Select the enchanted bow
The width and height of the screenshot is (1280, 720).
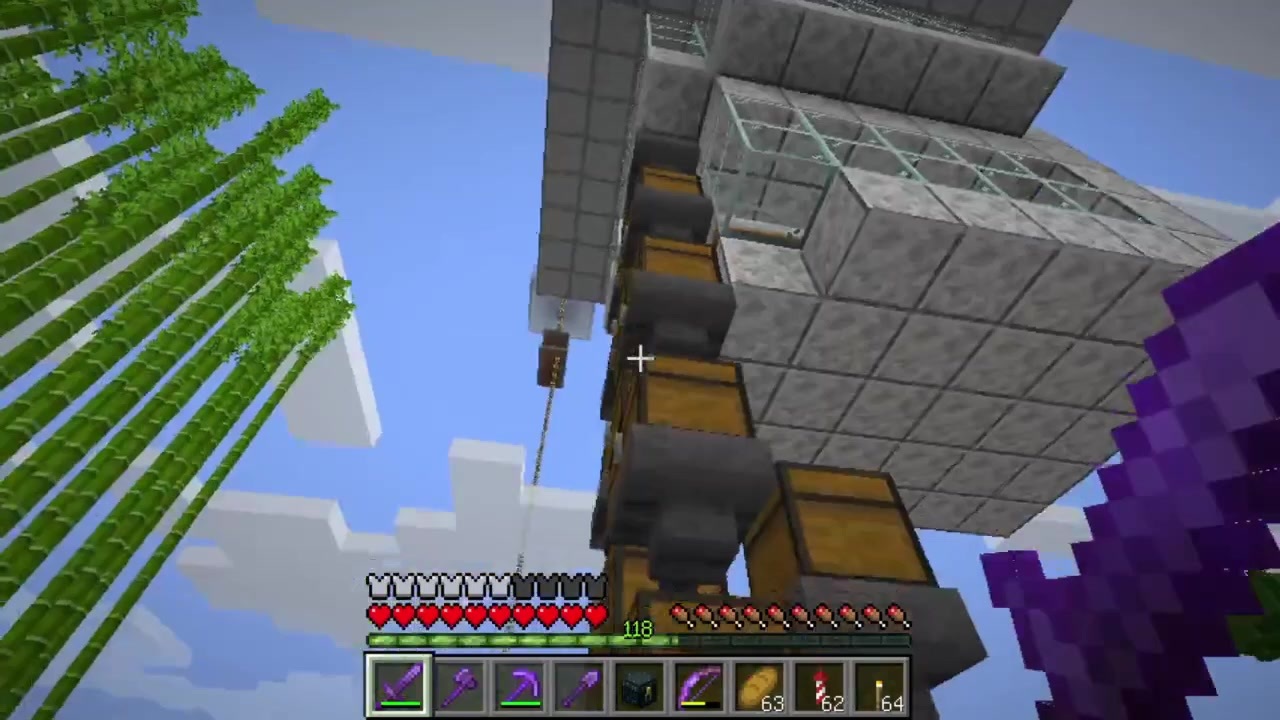pos(700,683)
